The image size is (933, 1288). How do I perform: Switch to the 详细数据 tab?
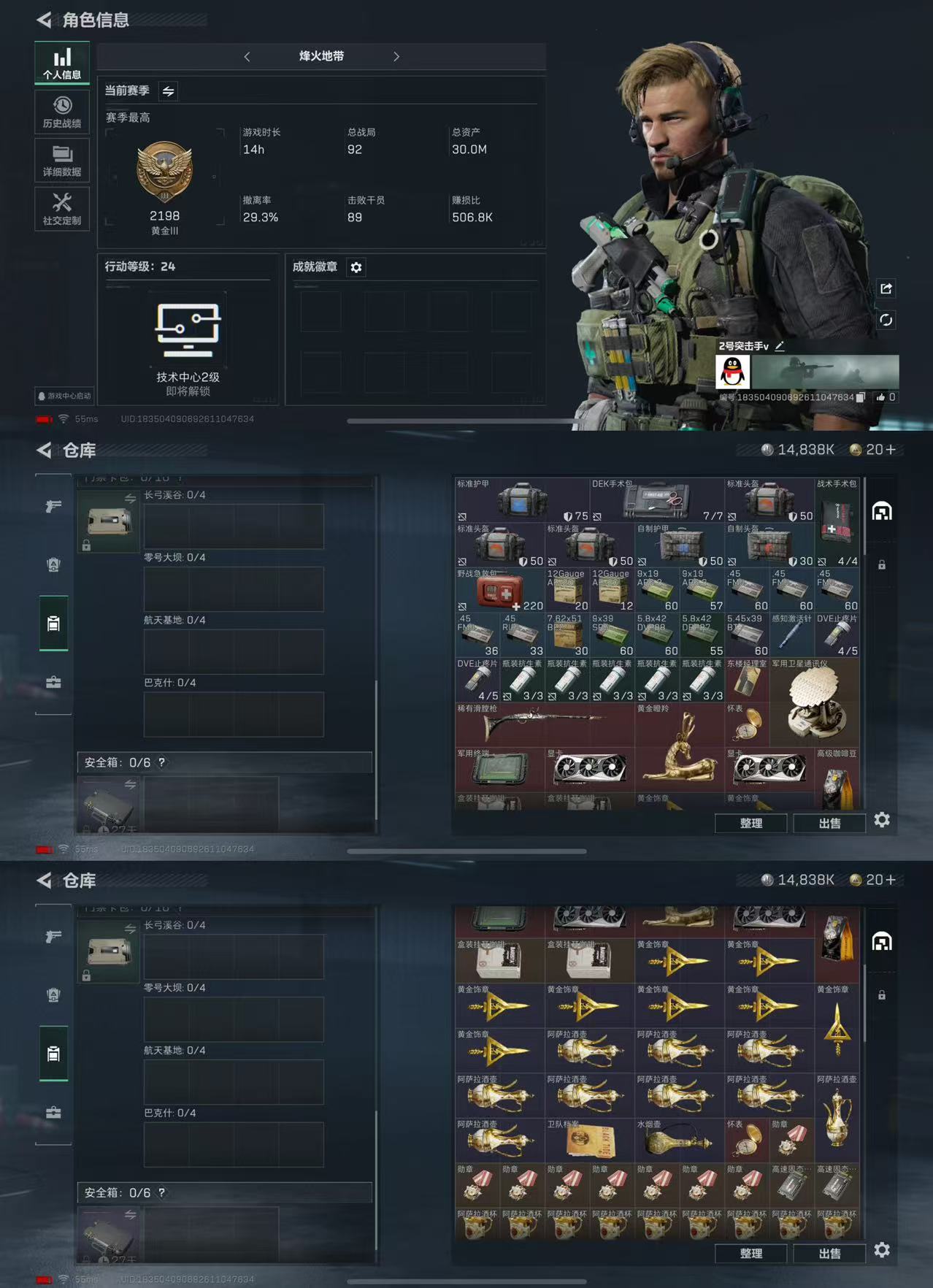click(62, 161)
